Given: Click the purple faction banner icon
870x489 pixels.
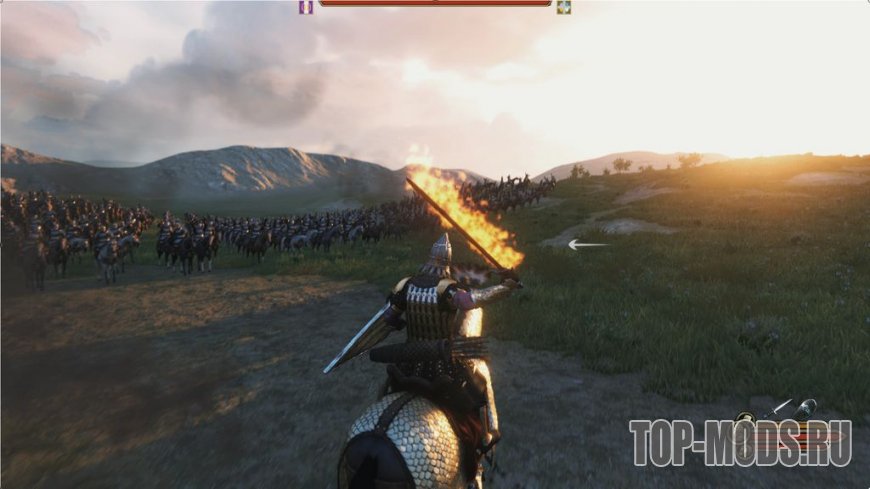Looking at the screenshot, I should [306, 7].
